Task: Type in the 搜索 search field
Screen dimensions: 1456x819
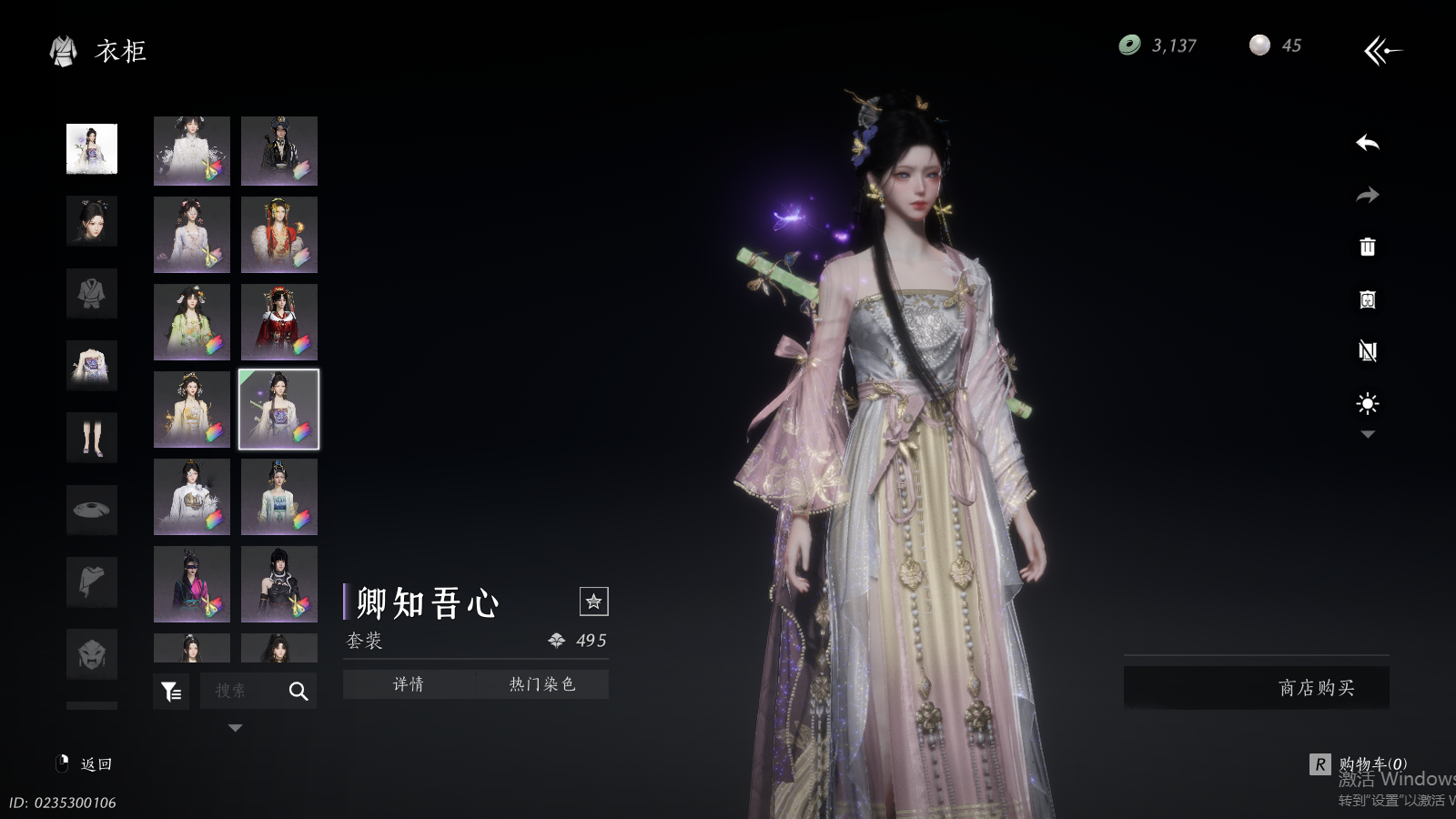Action: coord(238,692)
